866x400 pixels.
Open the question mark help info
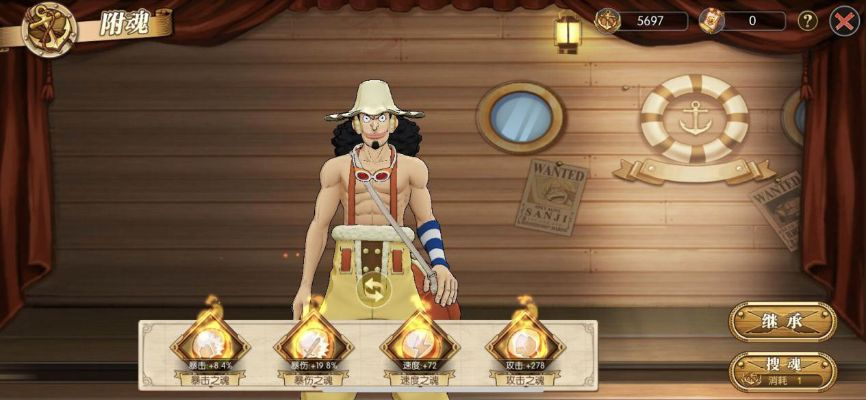[807, 20]
